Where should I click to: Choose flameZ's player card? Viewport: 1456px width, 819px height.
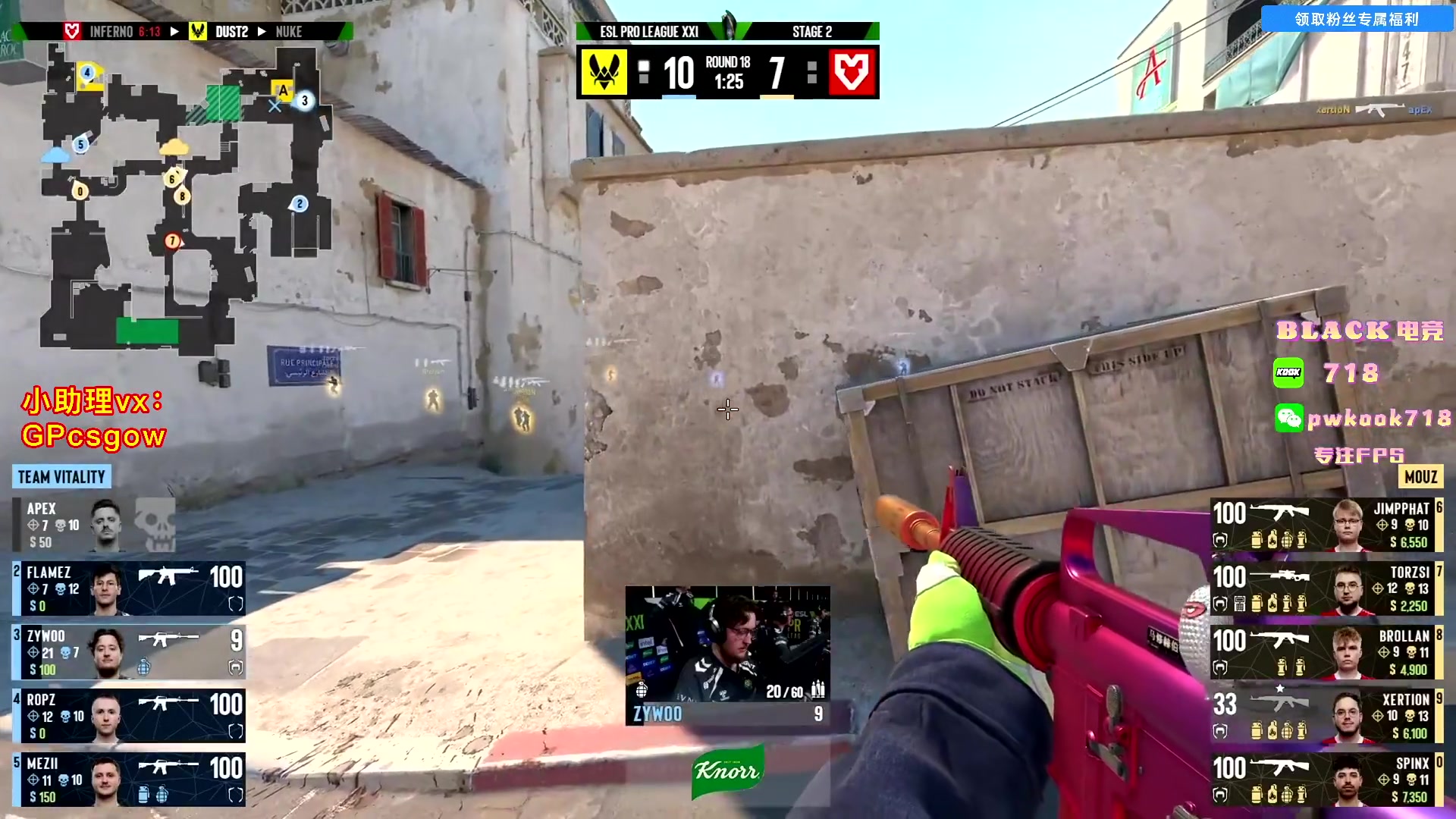129,588
